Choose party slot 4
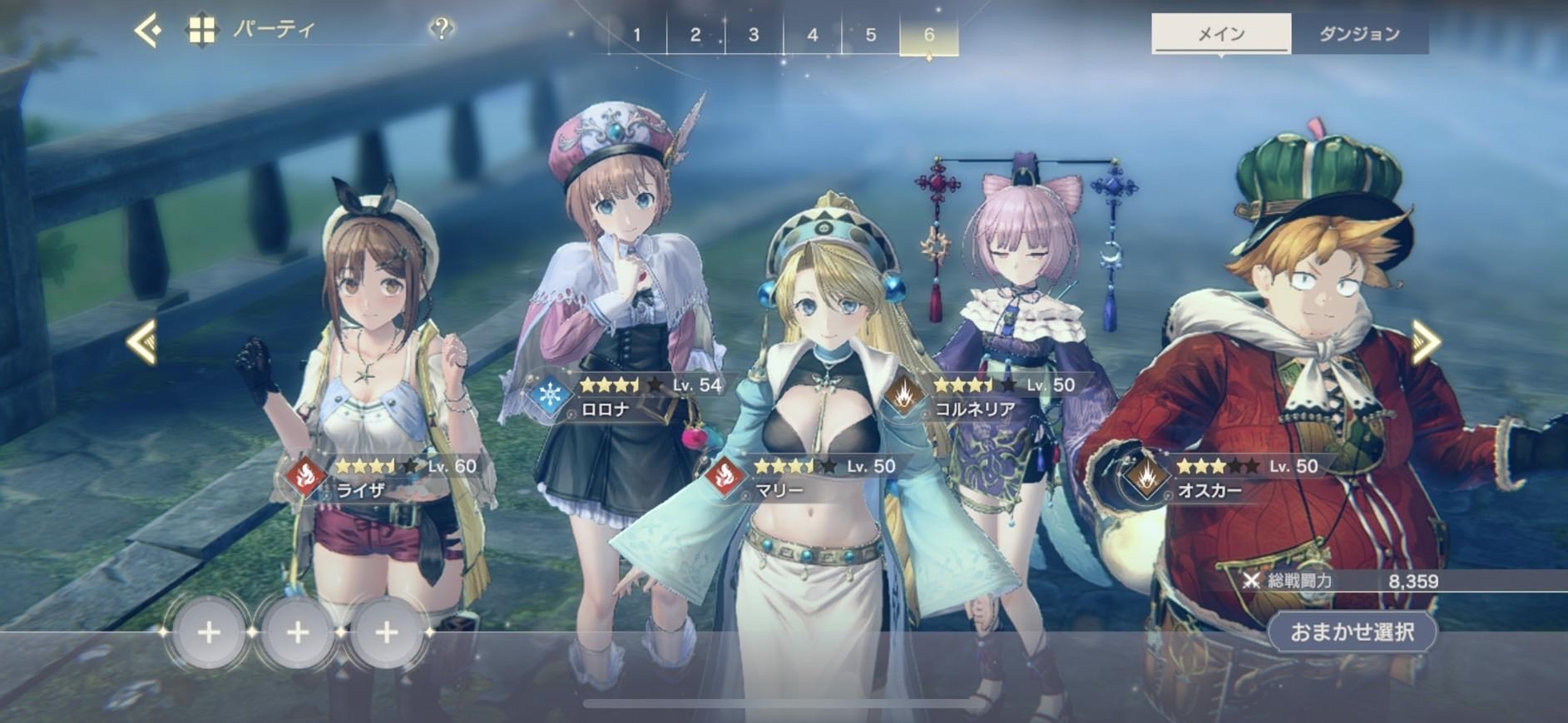The image size is (1568, 723). [x=812, y=35]
